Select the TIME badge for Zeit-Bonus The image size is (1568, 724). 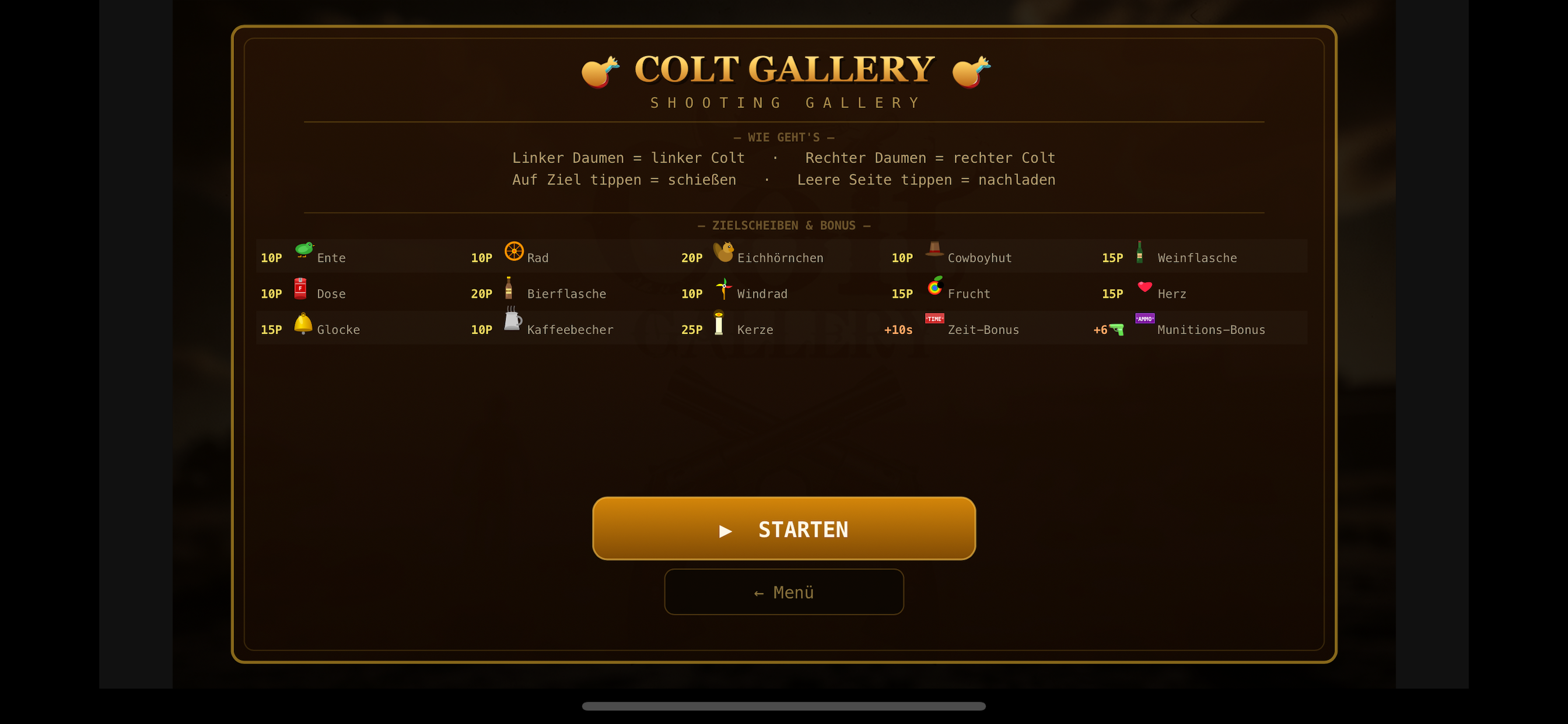(935, 318)
